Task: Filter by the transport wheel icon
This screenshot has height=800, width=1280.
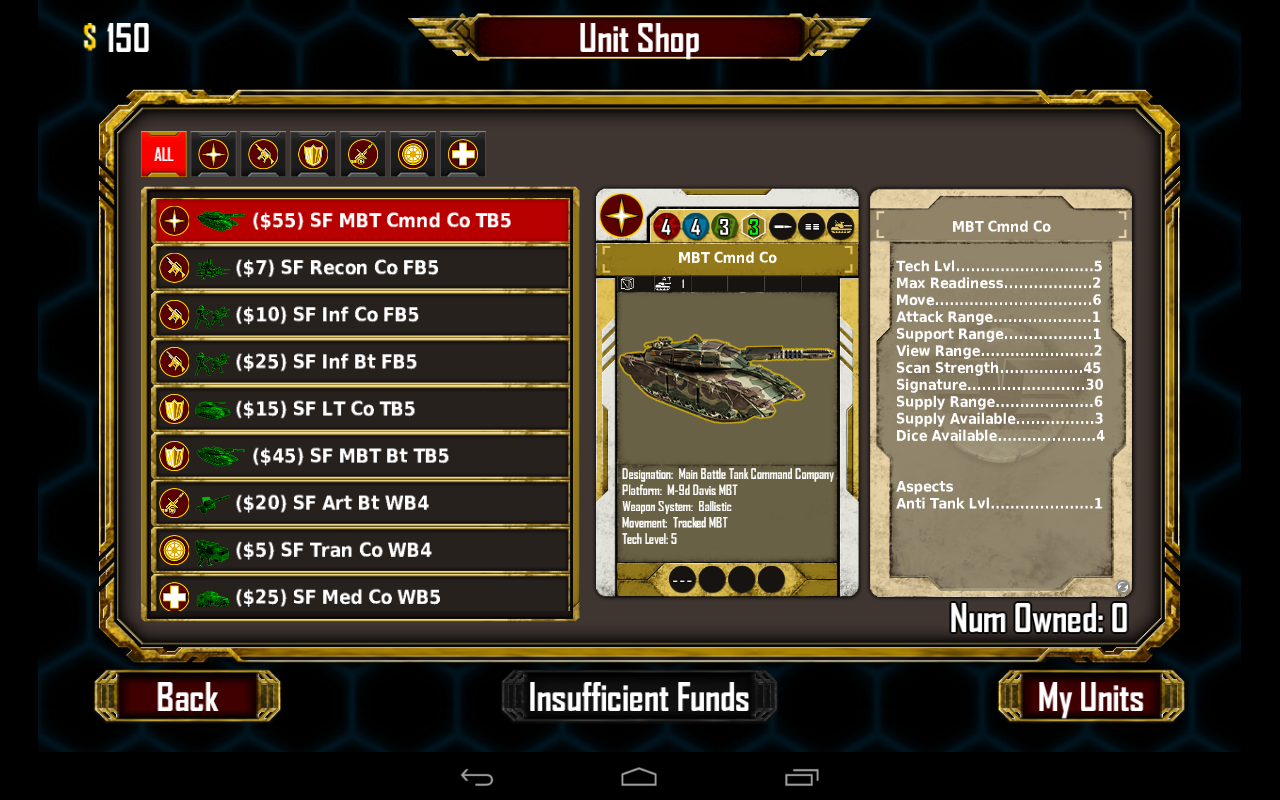Action: click(x=412, y=153)
